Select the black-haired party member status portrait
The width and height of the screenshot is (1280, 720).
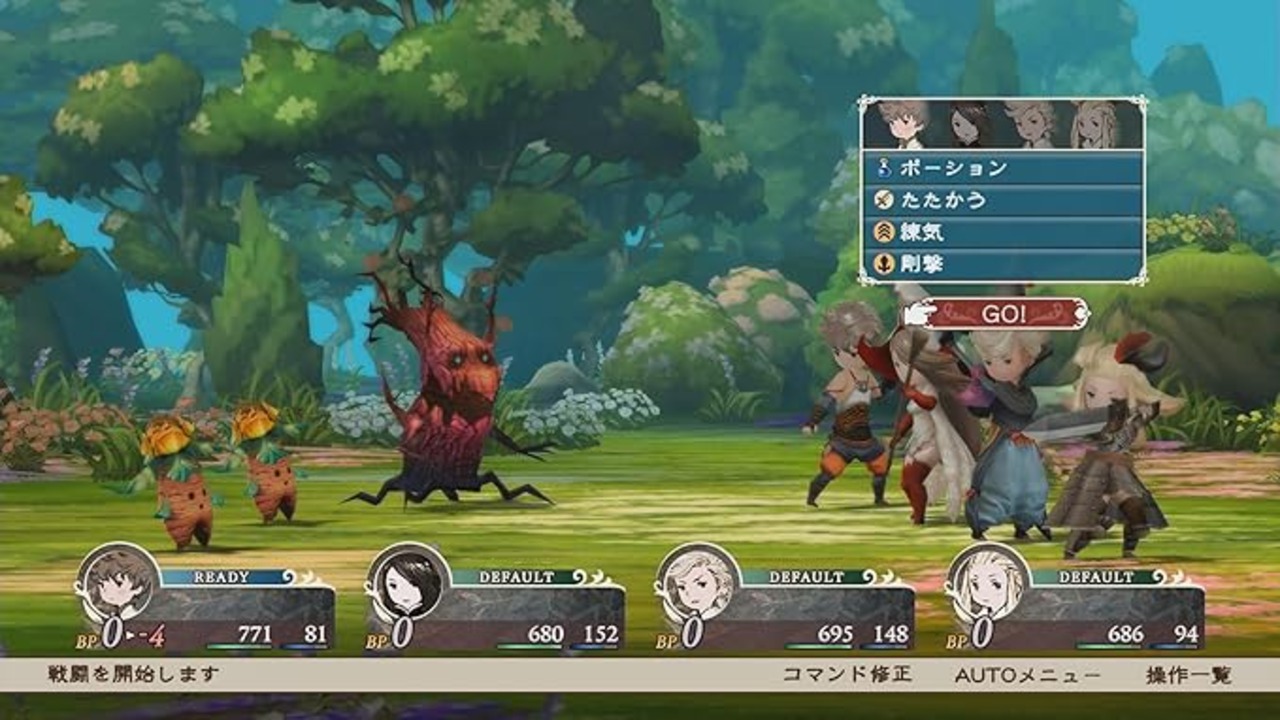point(408,585)
